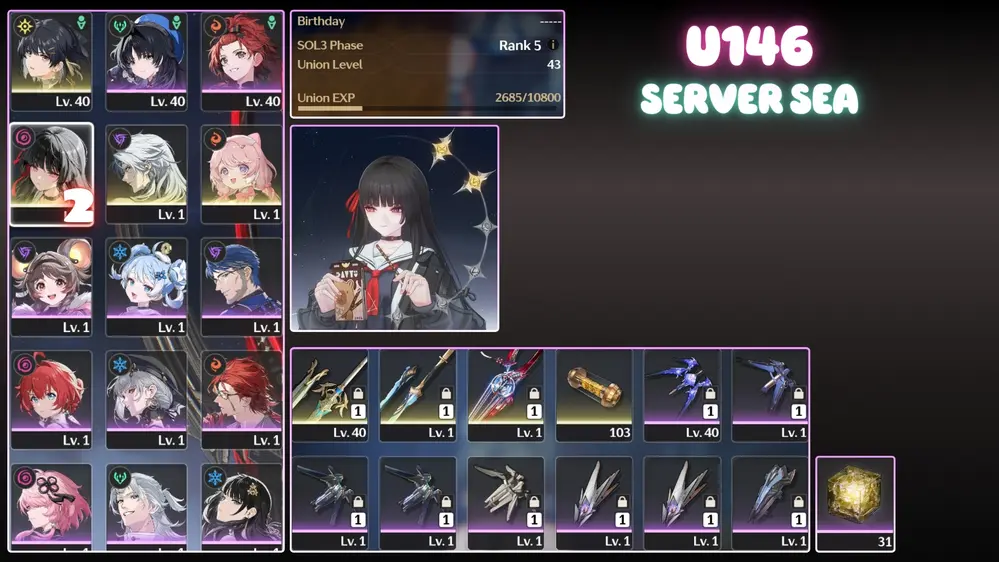The height and width of the screenshot is (562, 999).
Task: Choose the red-haired girl with blue eyes
Action: [x=51, y=398]
